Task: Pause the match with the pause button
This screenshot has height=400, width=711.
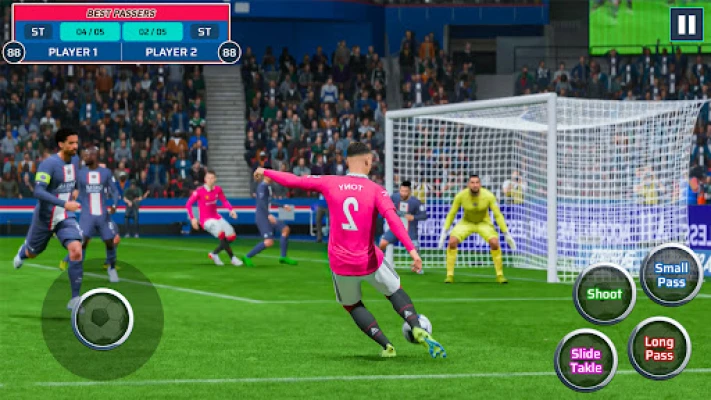Action: pos(686,24)
